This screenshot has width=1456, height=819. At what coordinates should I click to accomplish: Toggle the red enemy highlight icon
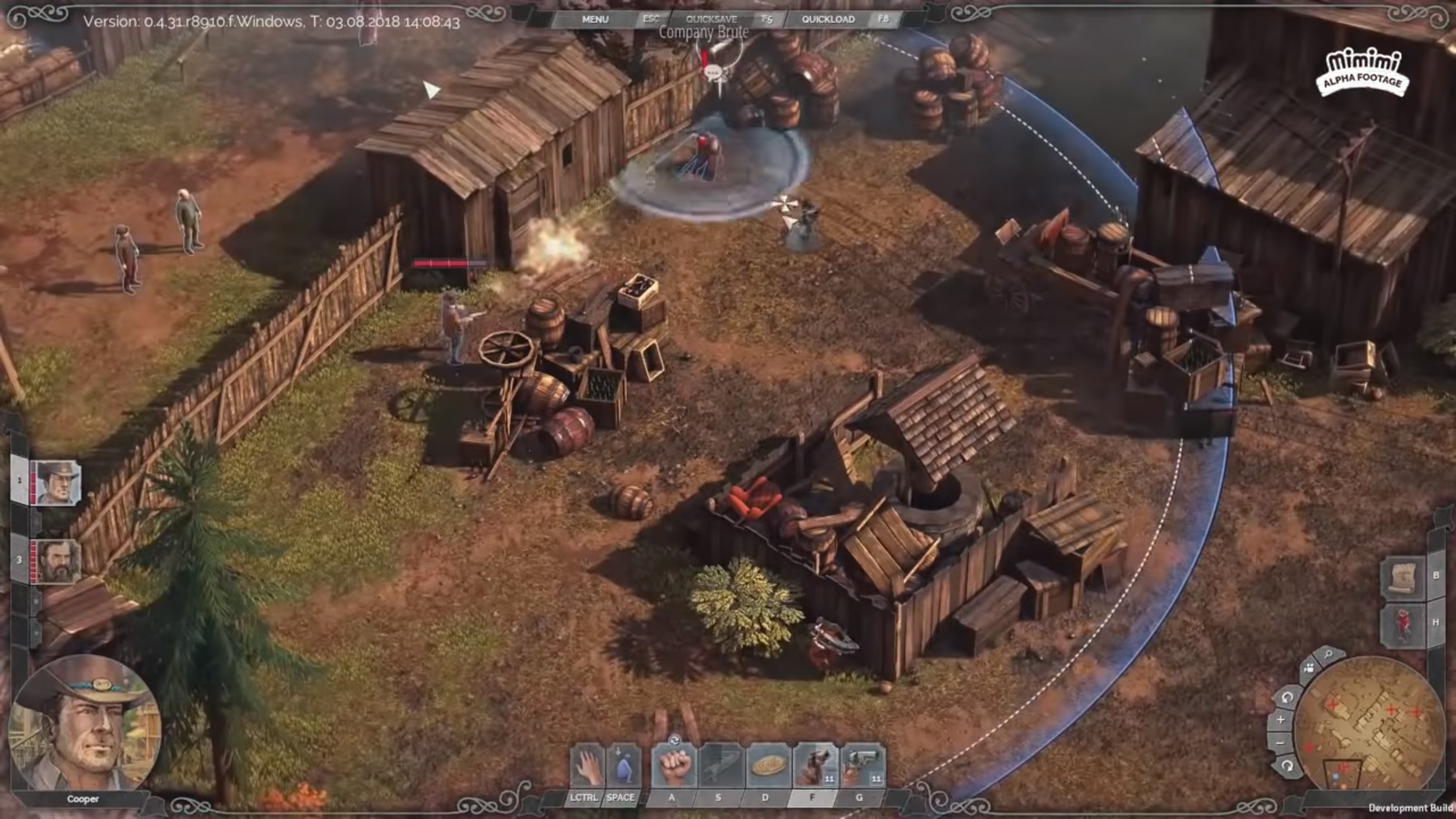(x=1403, y=624)
